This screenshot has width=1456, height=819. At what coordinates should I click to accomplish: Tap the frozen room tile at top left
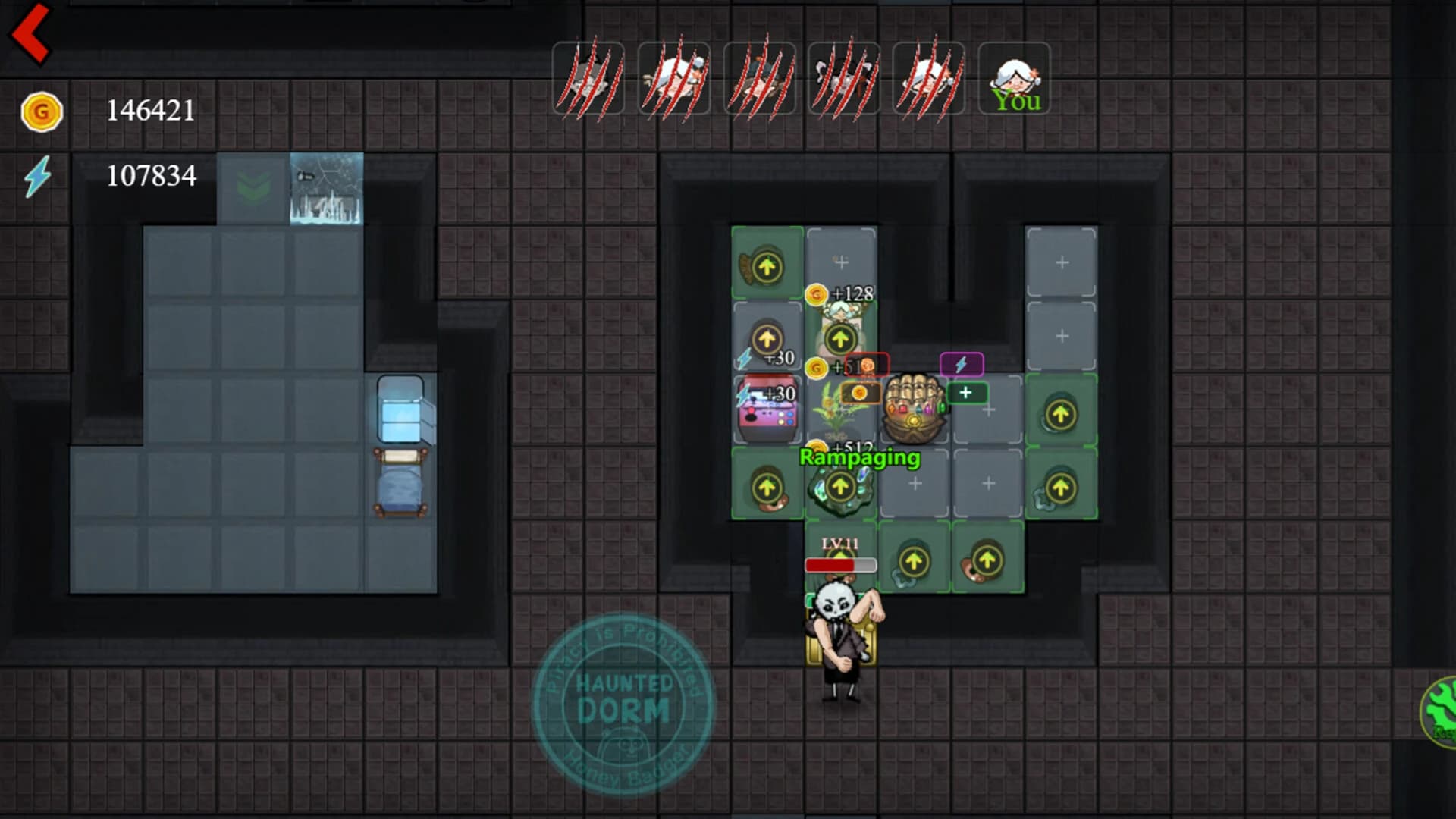pos(328,188)
